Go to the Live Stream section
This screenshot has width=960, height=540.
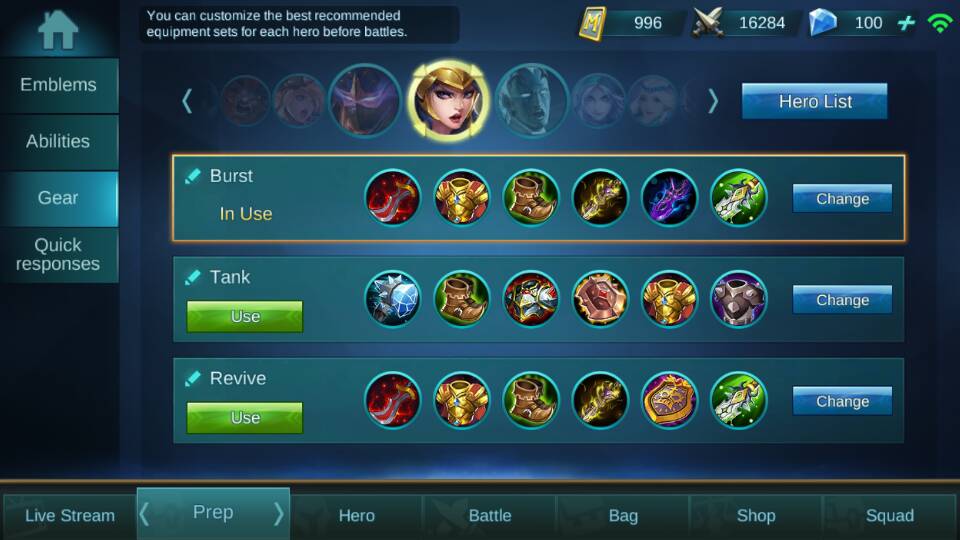[69, 516]
